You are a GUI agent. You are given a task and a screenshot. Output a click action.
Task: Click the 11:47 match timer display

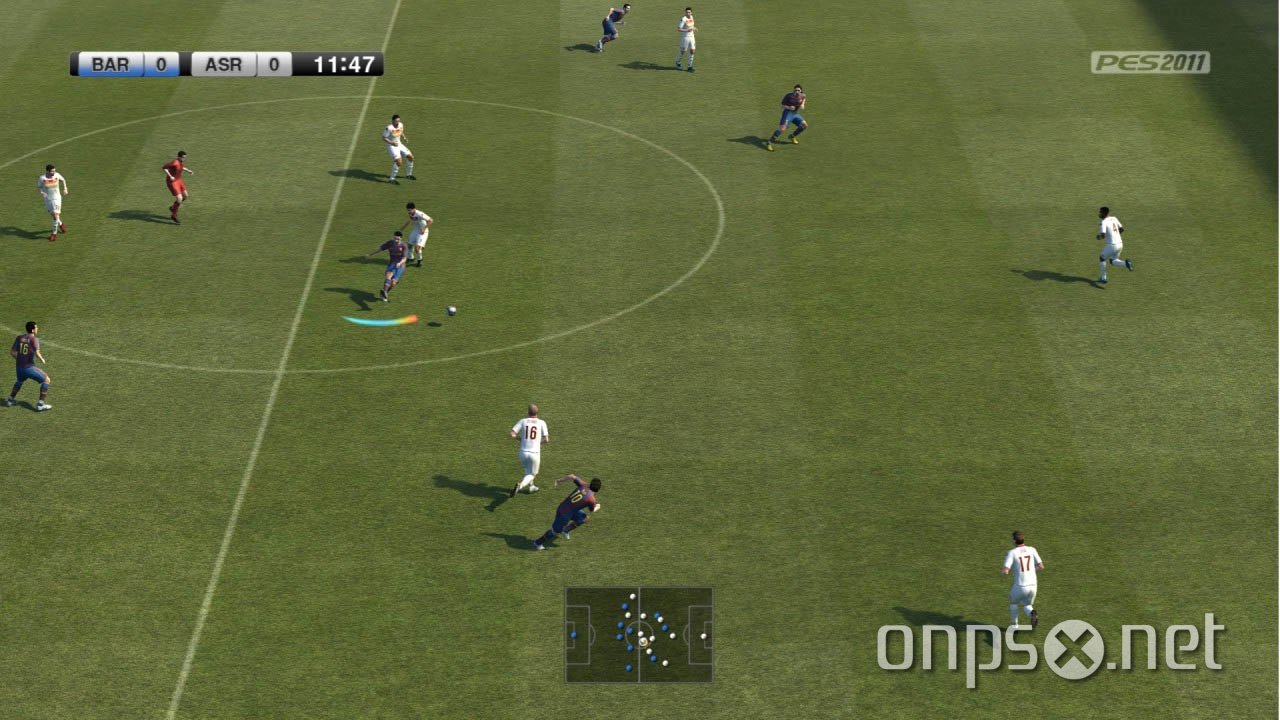343,64
